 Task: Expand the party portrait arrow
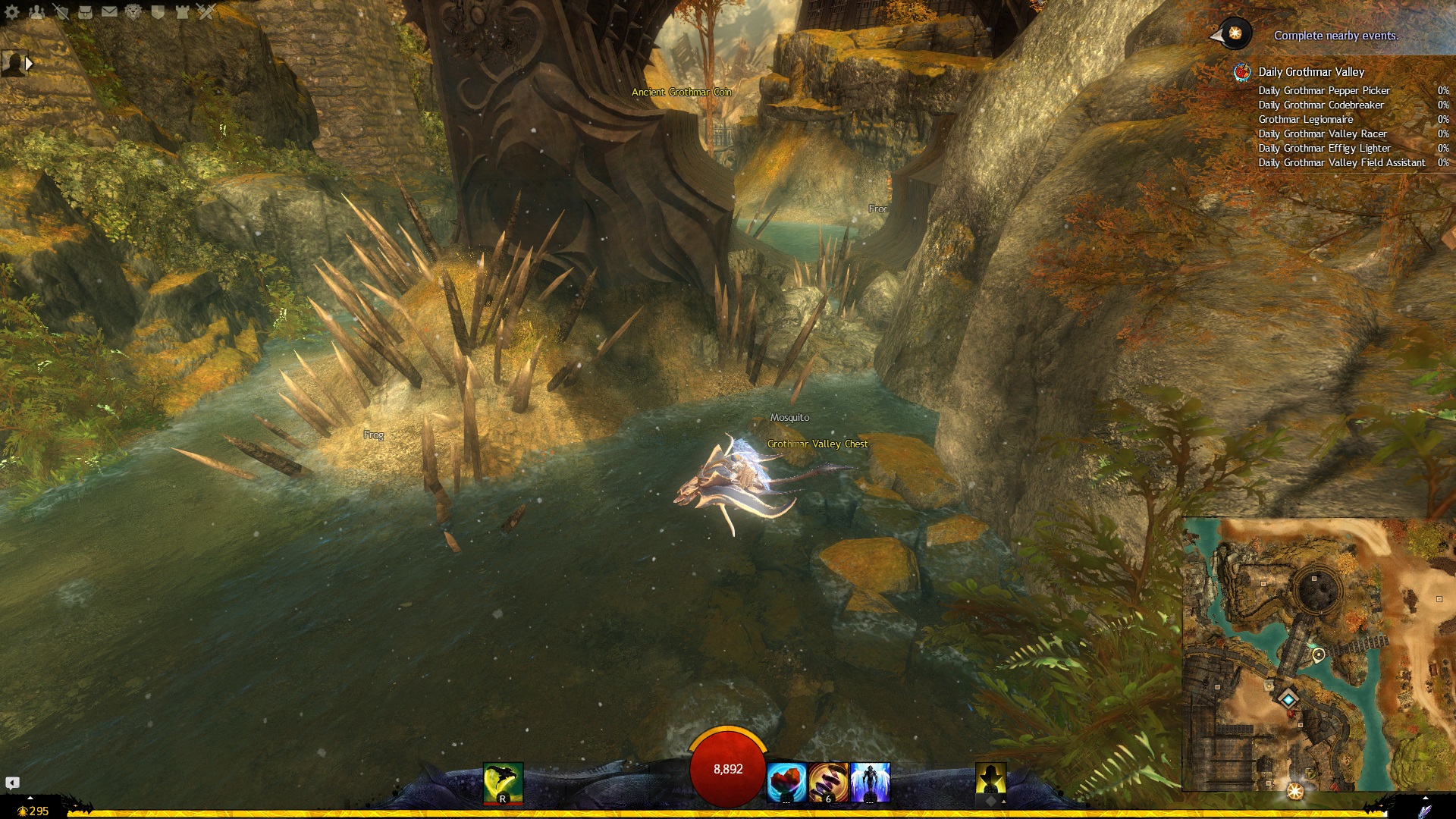30,64
